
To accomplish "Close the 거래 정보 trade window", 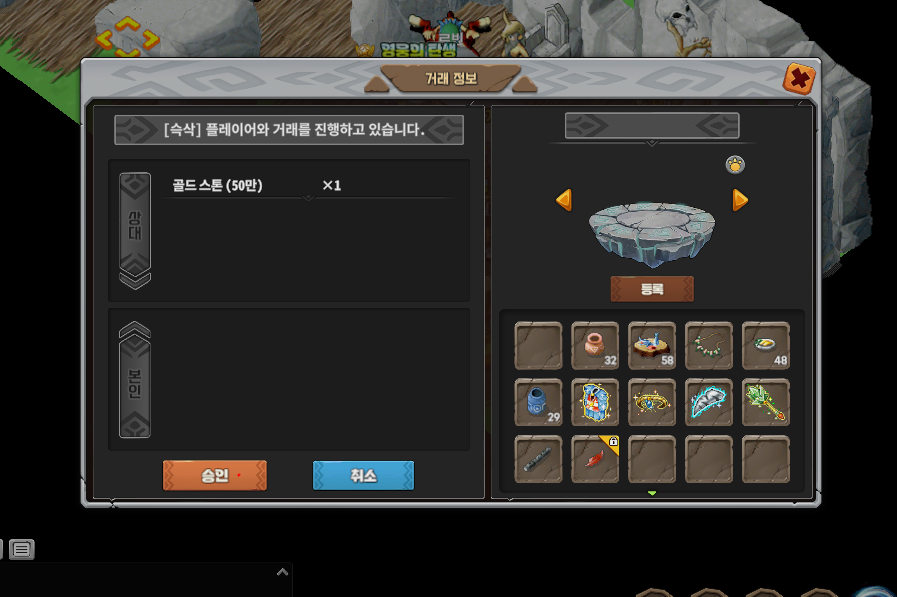I will (797, 78).
